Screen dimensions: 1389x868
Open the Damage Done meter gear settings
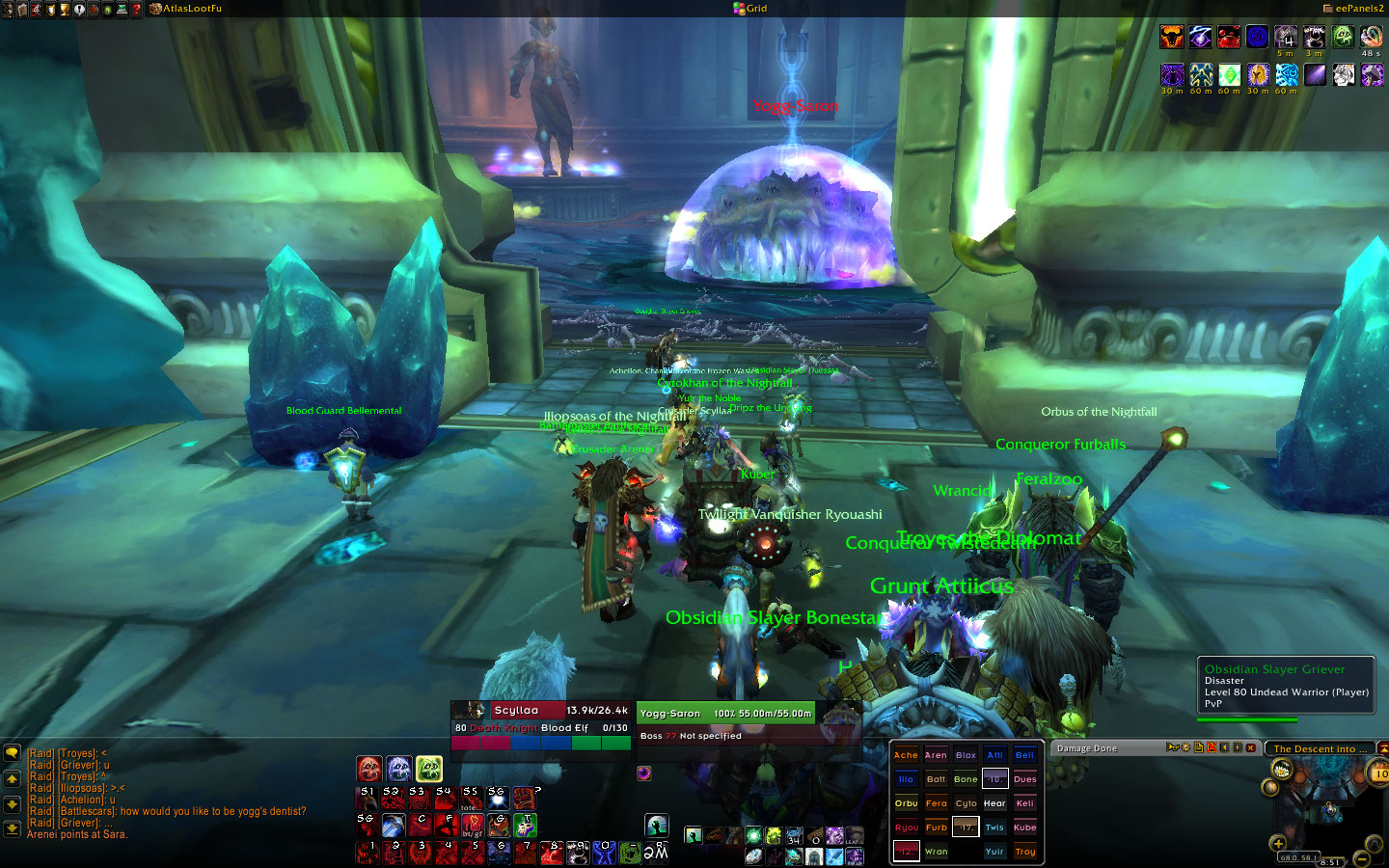(x=1186, y=748)
